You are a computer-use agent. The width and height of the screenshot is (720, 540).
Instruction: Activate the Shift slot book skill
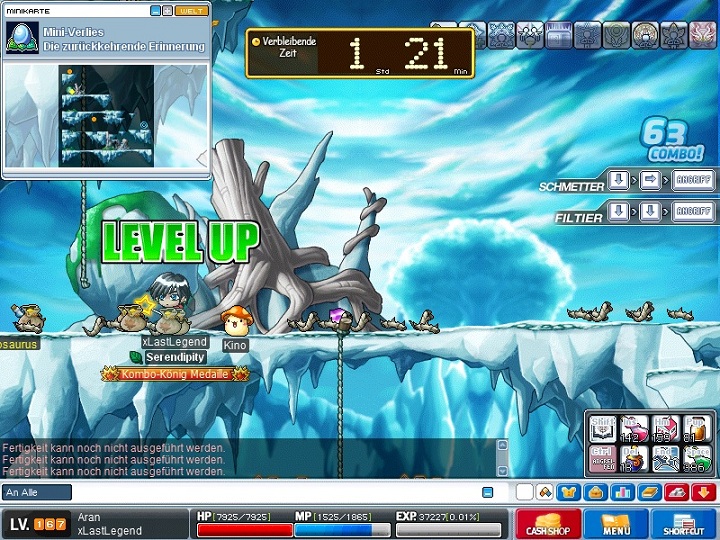tap(602, 429)
